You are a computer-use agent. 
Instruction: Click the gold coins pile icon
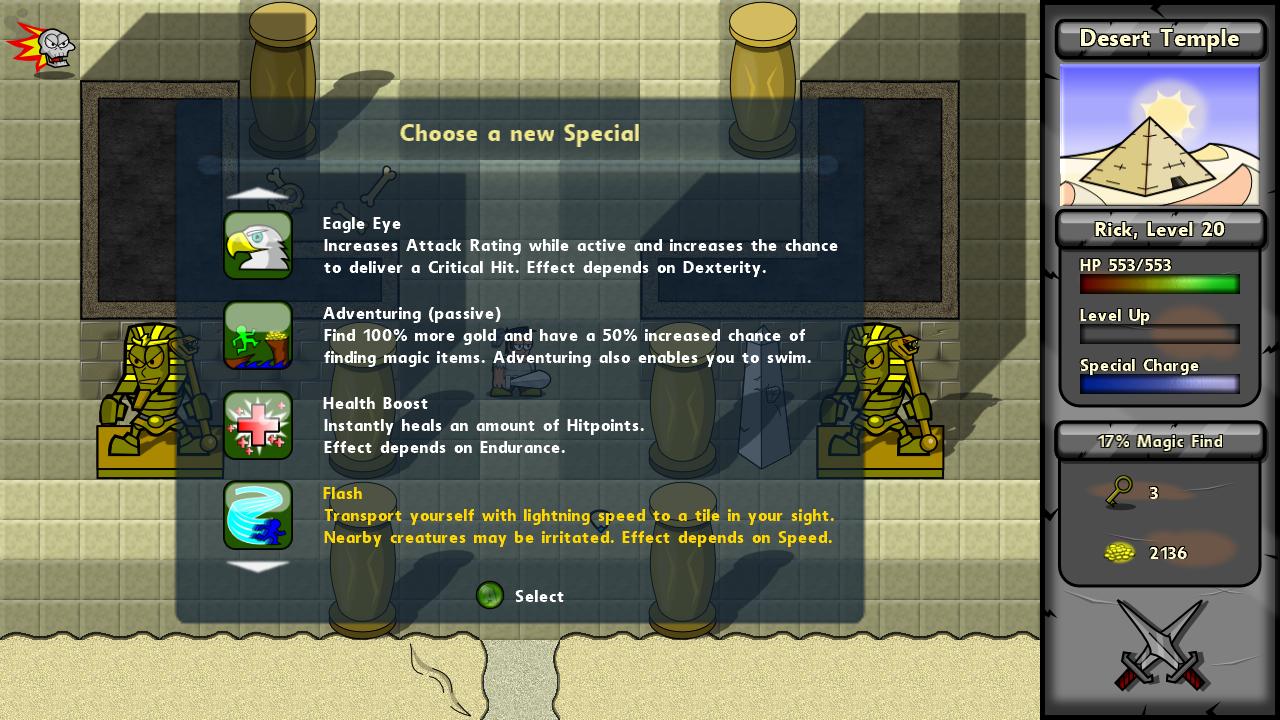[1120, 553]
